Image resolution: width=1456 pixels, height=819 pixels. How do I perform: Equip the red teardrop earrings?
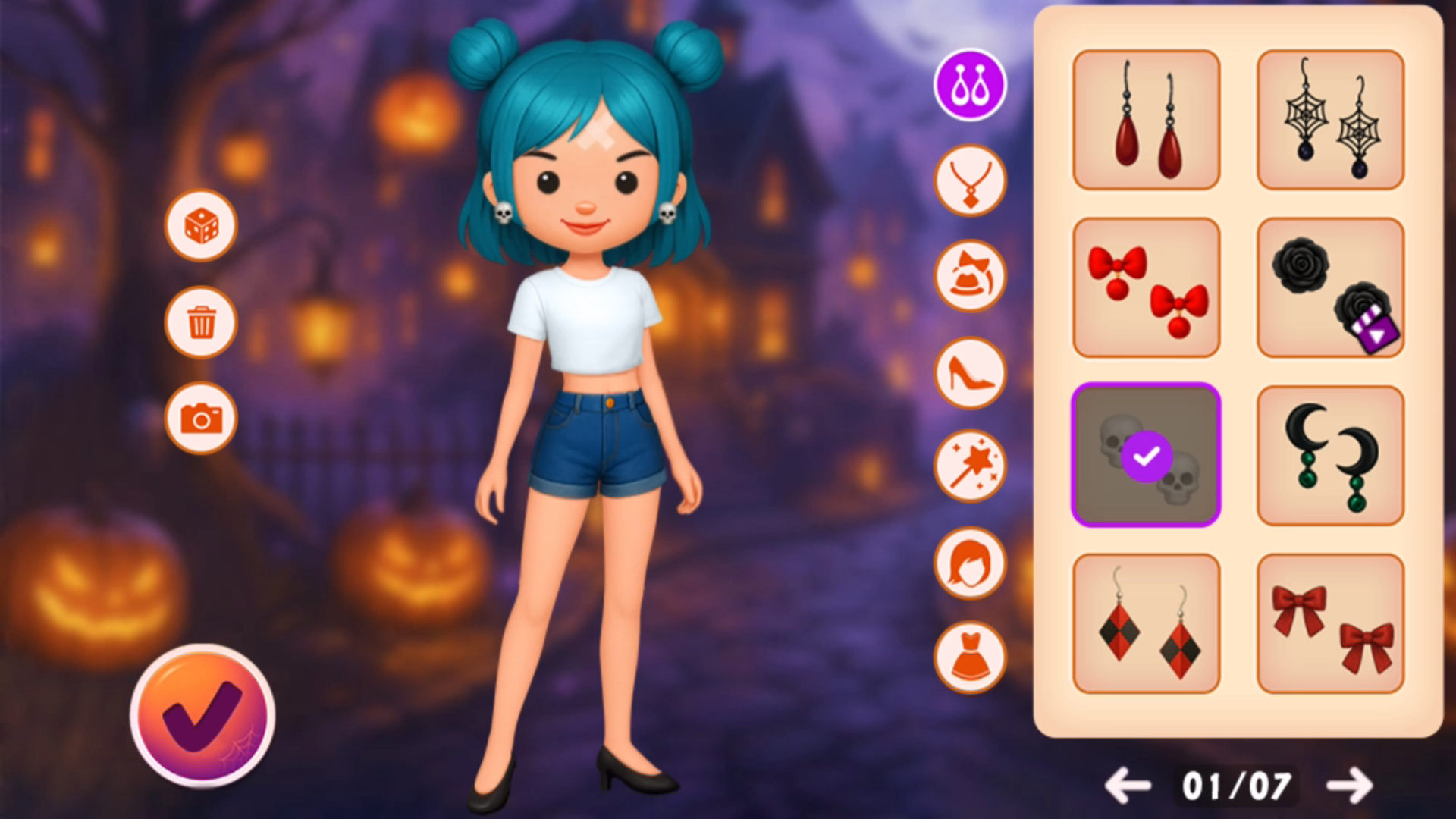click(1146, 120)
